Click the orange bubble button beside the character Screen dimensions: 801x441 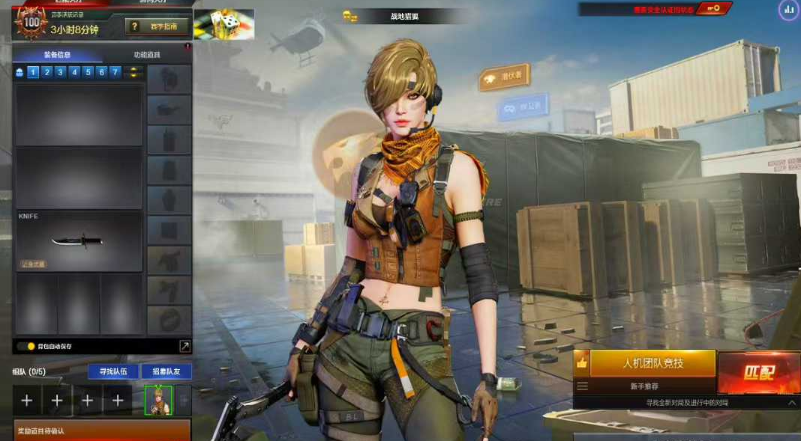[x=504, y=77]
